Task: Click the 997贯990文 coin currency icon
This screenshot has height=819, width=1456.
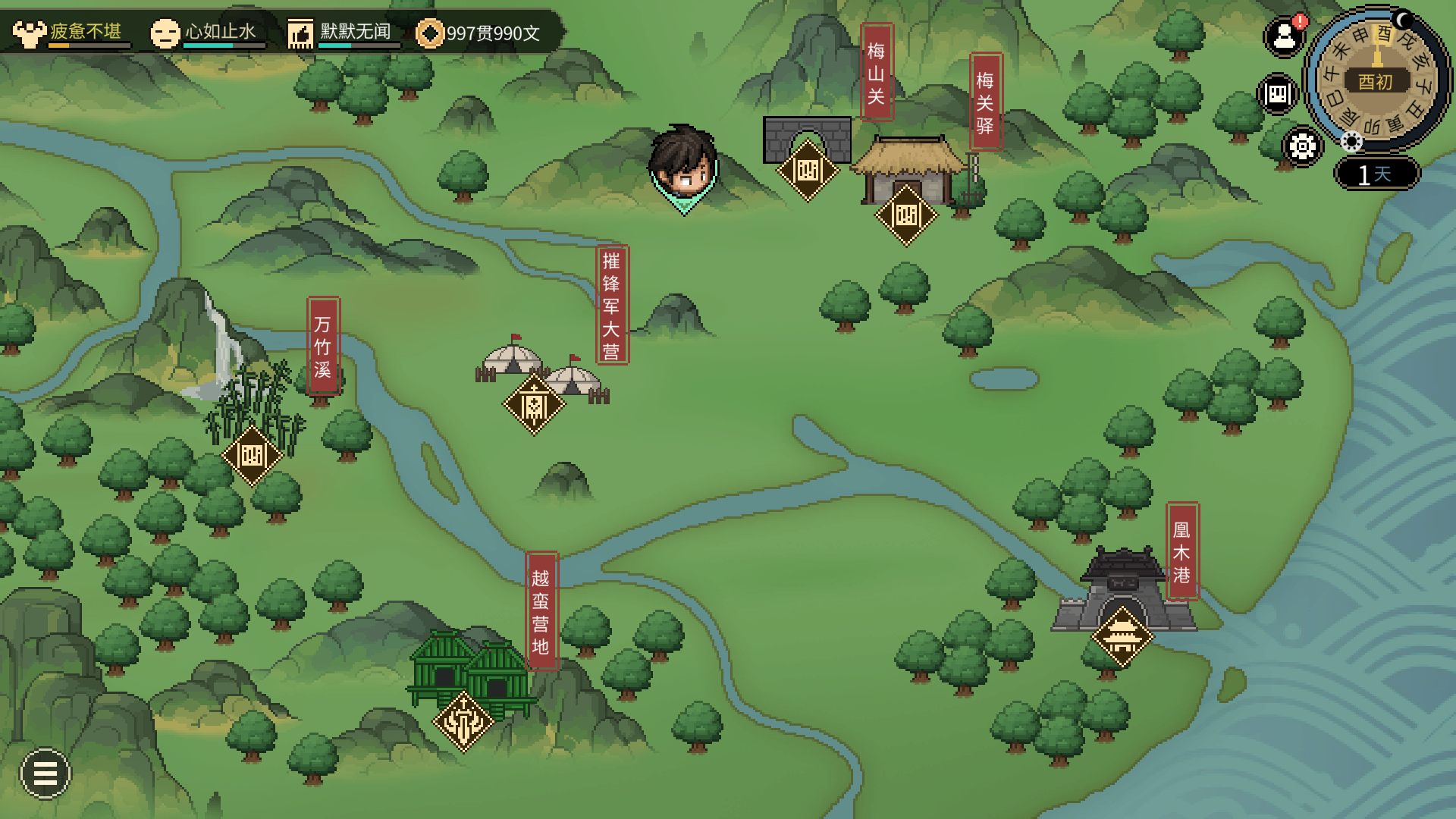Action: [430, 33]
